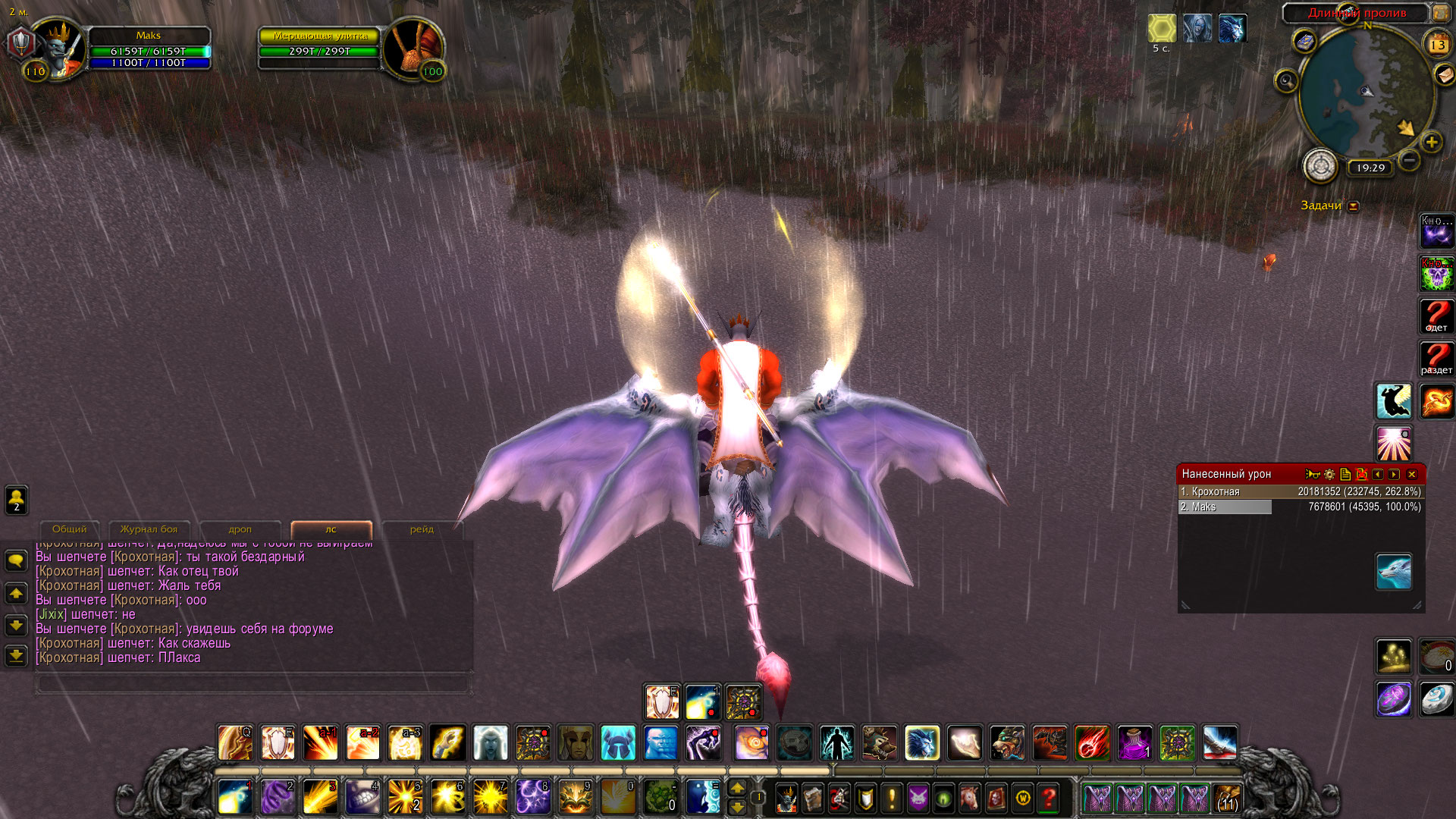Click the red question mark help micro button
1456x819 pixels.
click(1049, 798)
